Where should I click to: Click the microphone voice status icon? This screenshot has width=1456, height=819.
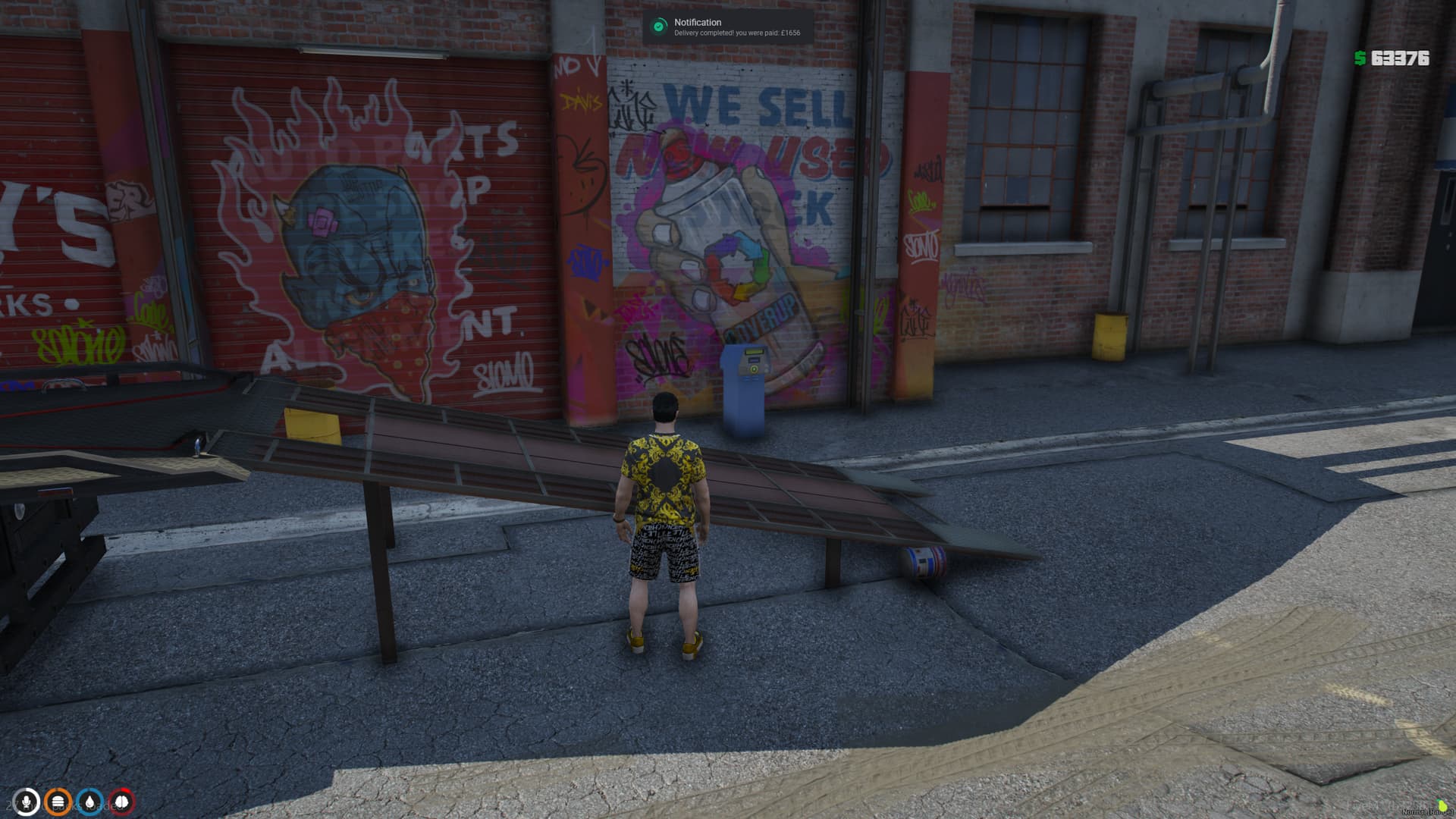coord(27,802)
